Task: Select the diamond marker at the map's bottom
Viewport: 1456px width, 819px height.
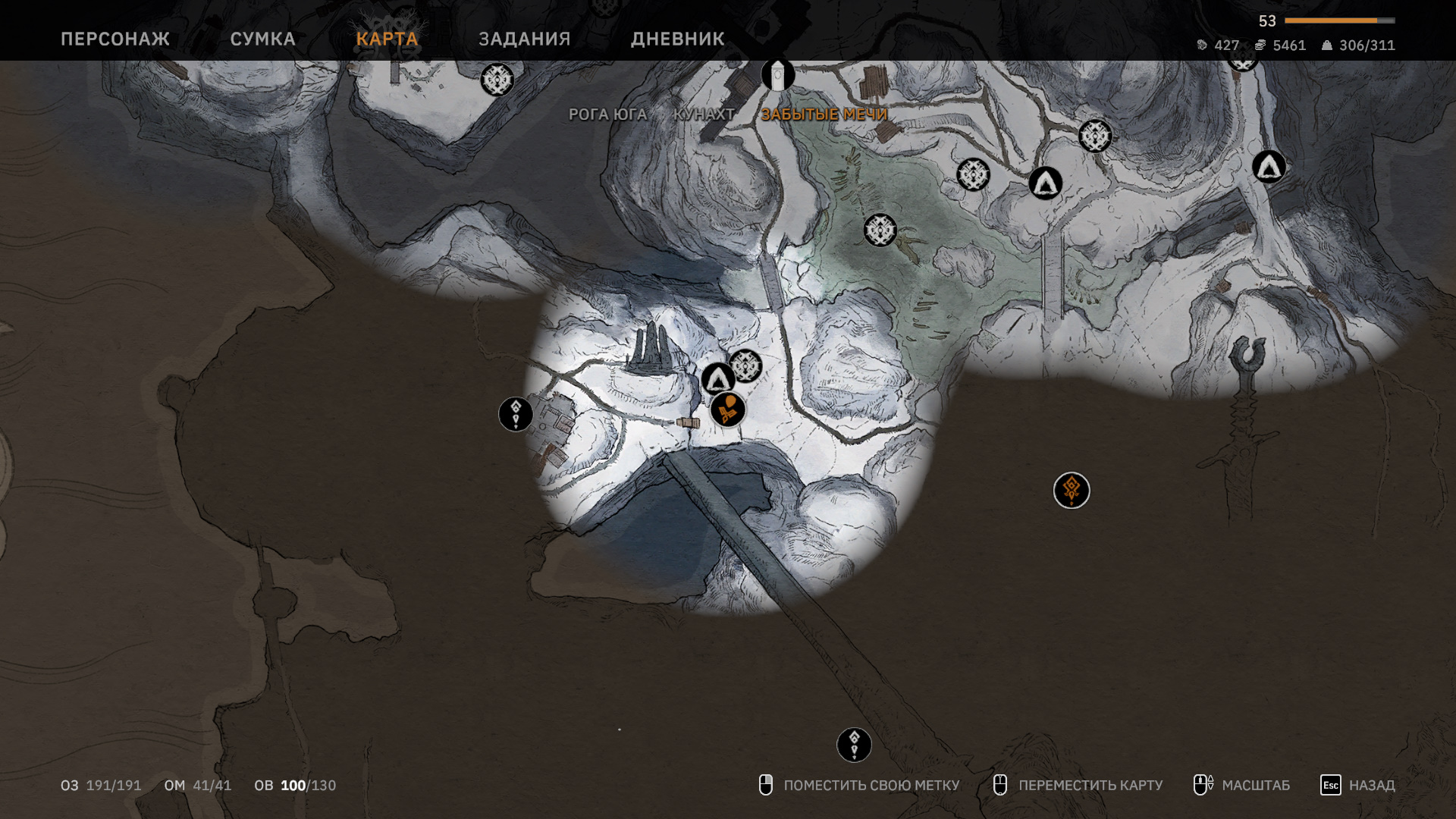Action: (x=854, y=745)
